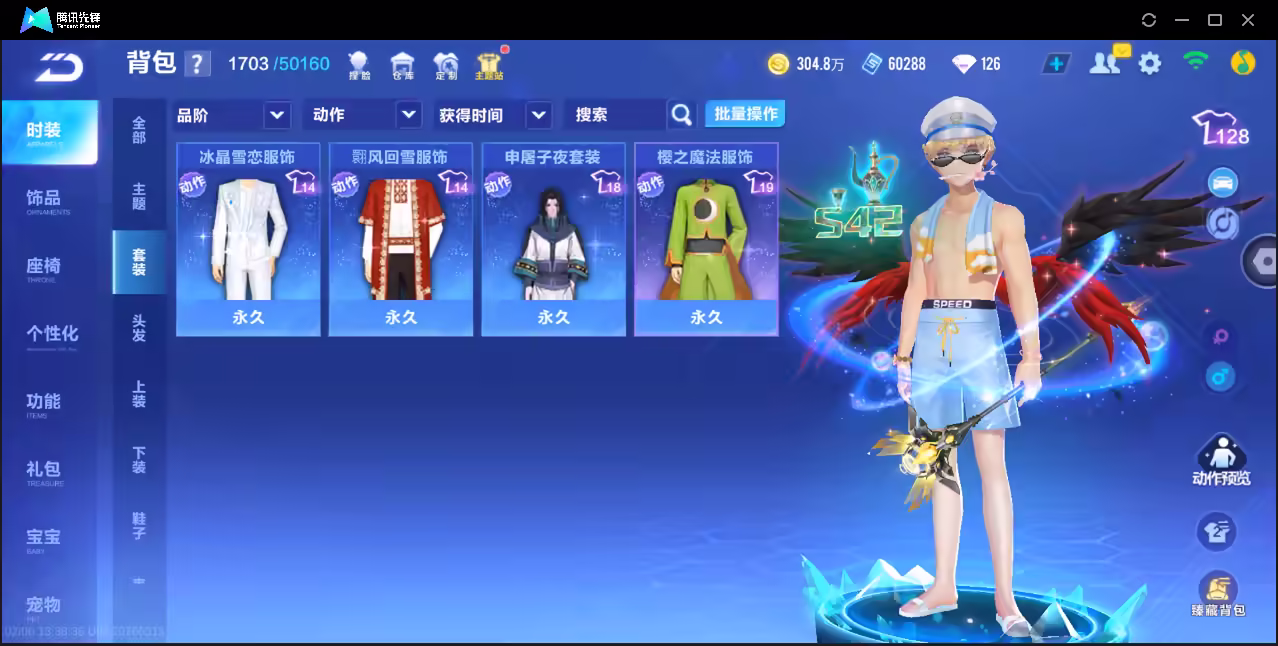Image resolution: width=1278 pixels, height=646 pixels.
Task: Select the 翾风回雪服饰 red robe
Action: pos(400,240)
